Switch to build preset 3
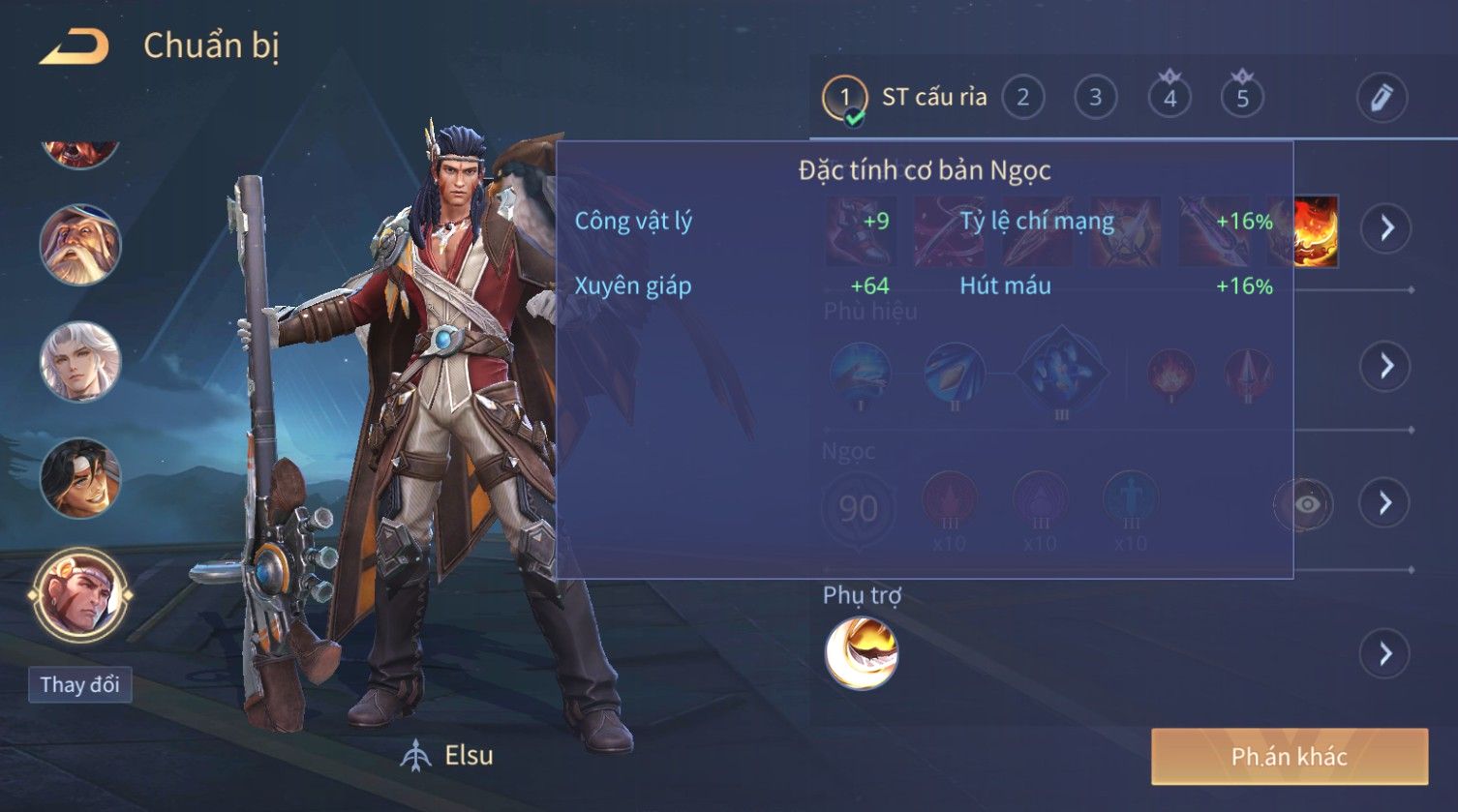1458x812 pixels. 1095,98
